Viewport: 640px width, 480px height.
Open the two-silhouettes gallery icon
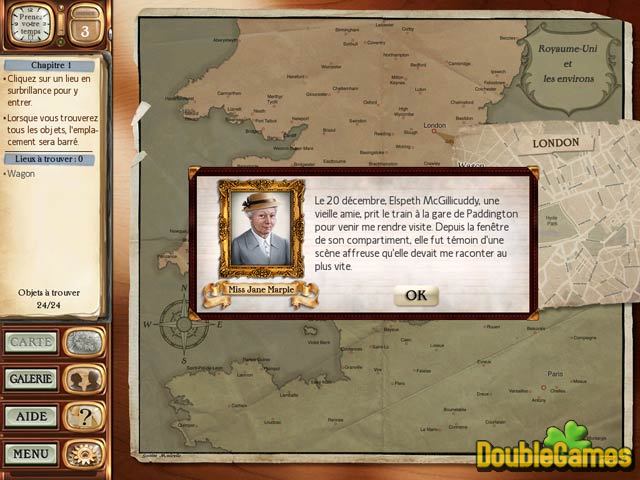[84, 379]
